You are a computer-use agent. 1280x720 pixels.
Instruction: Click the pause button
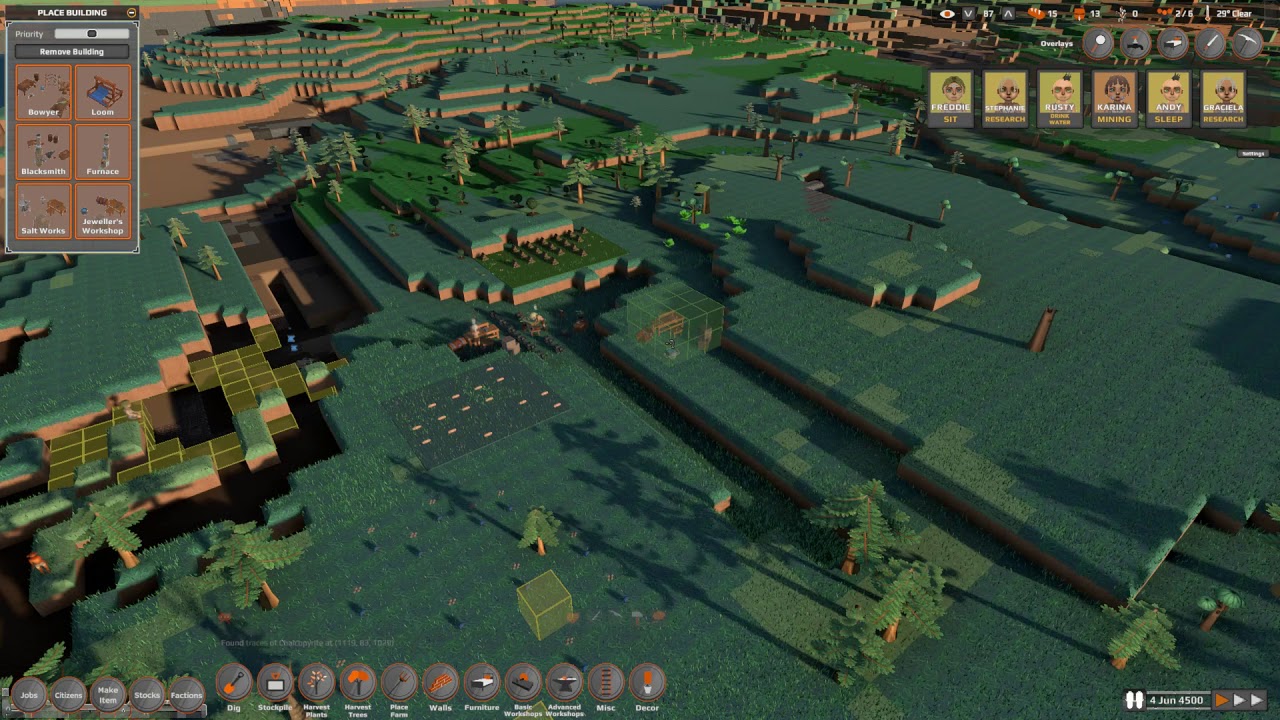pos(1134,700)
